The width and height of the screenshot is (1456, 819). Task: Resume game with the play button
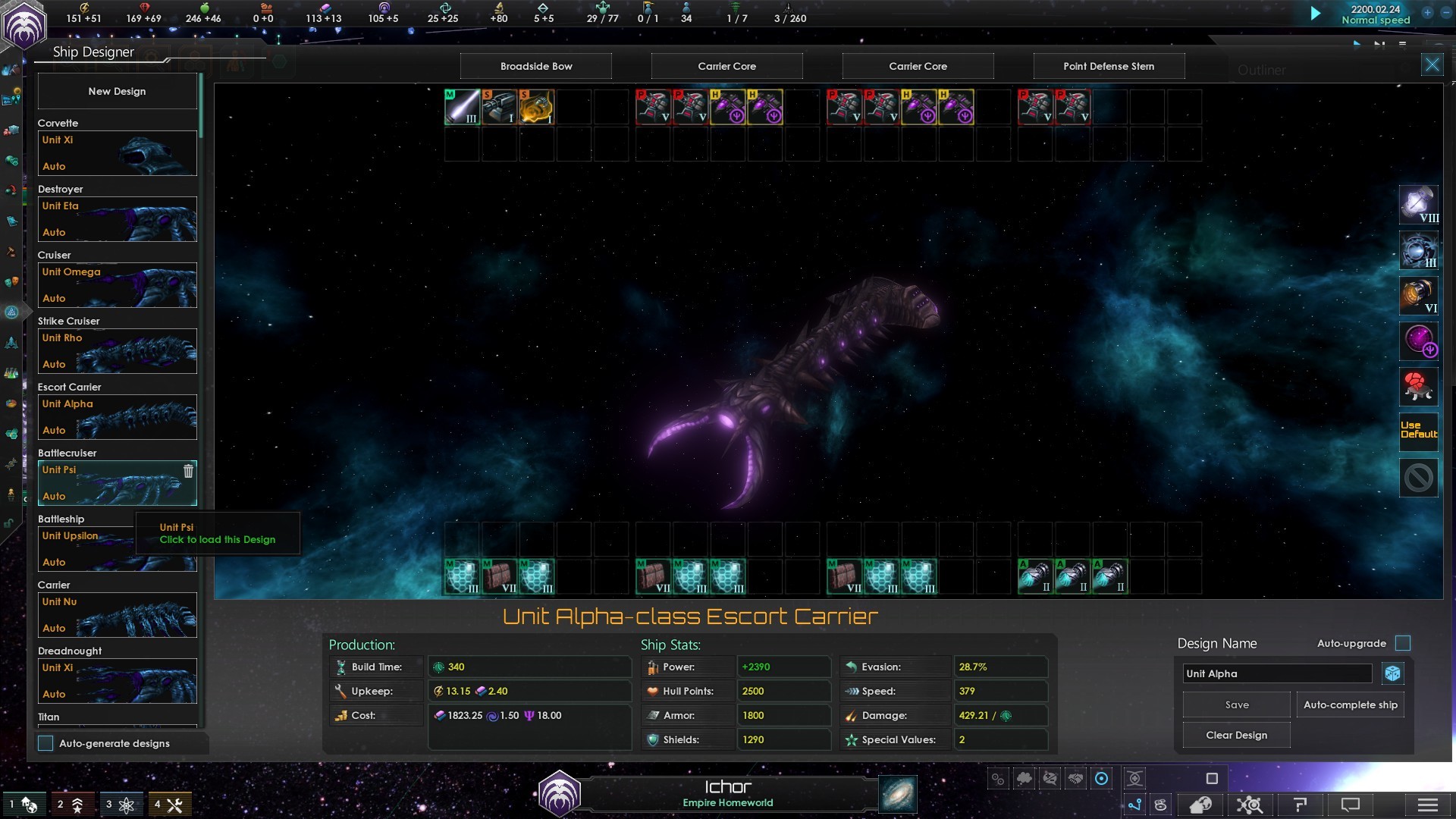(x=1316, y=13)
